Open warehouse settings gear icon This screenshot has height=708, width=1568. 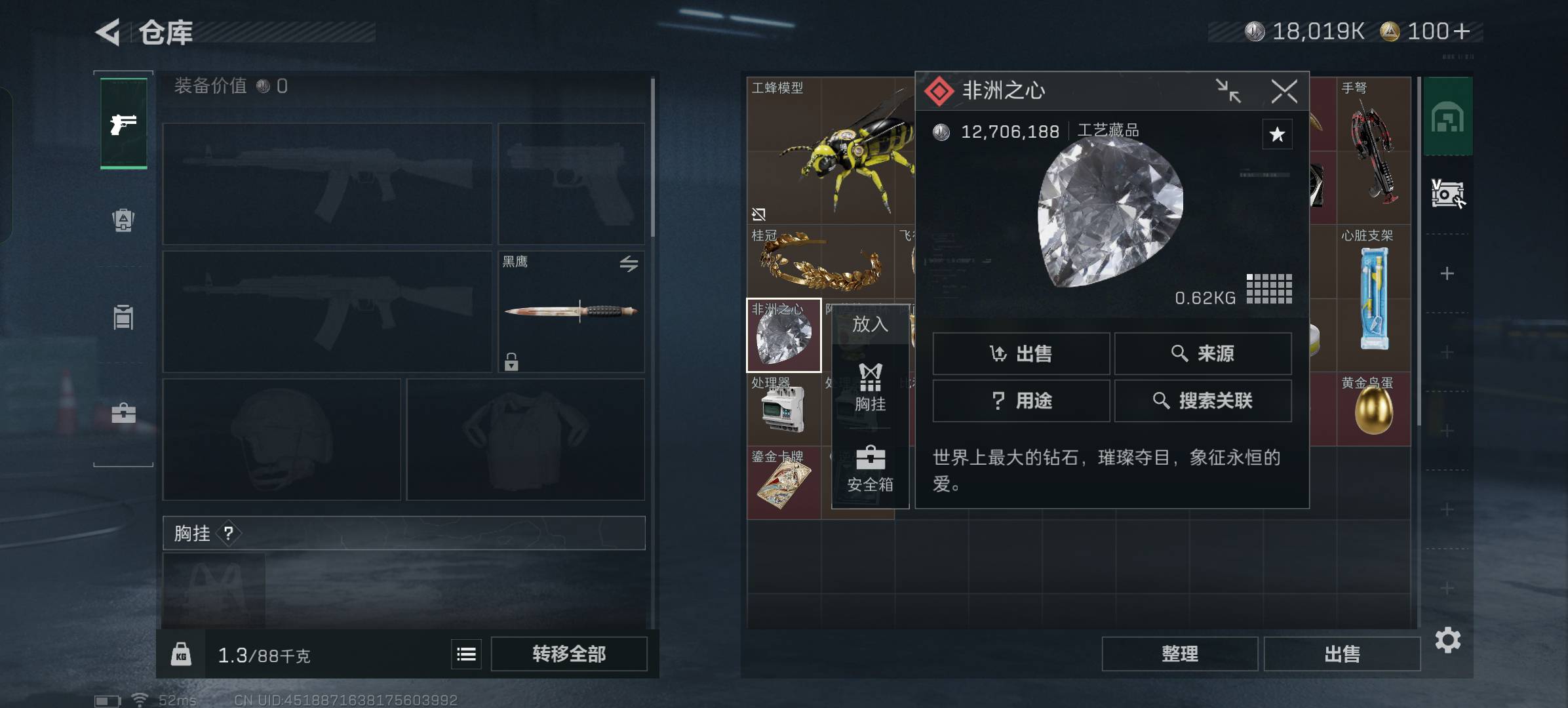pyautogui.click(x=1447, y=640)
